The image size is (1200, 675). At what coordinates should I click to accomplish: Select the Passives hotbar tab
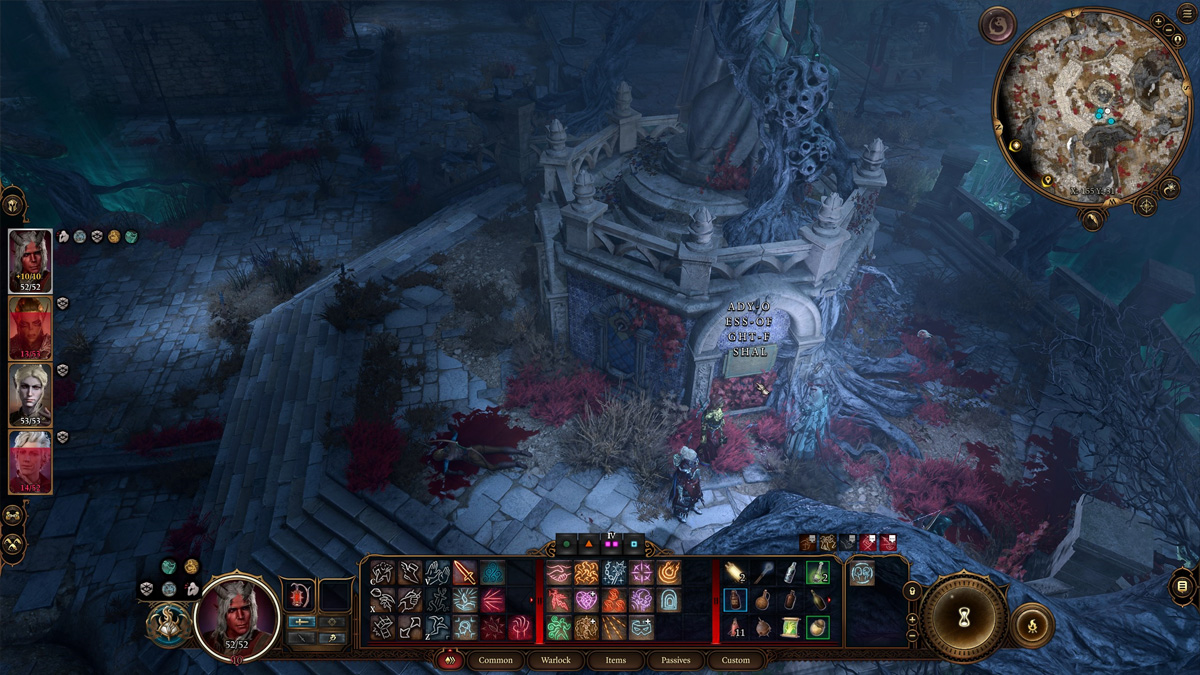coord(676,660)
